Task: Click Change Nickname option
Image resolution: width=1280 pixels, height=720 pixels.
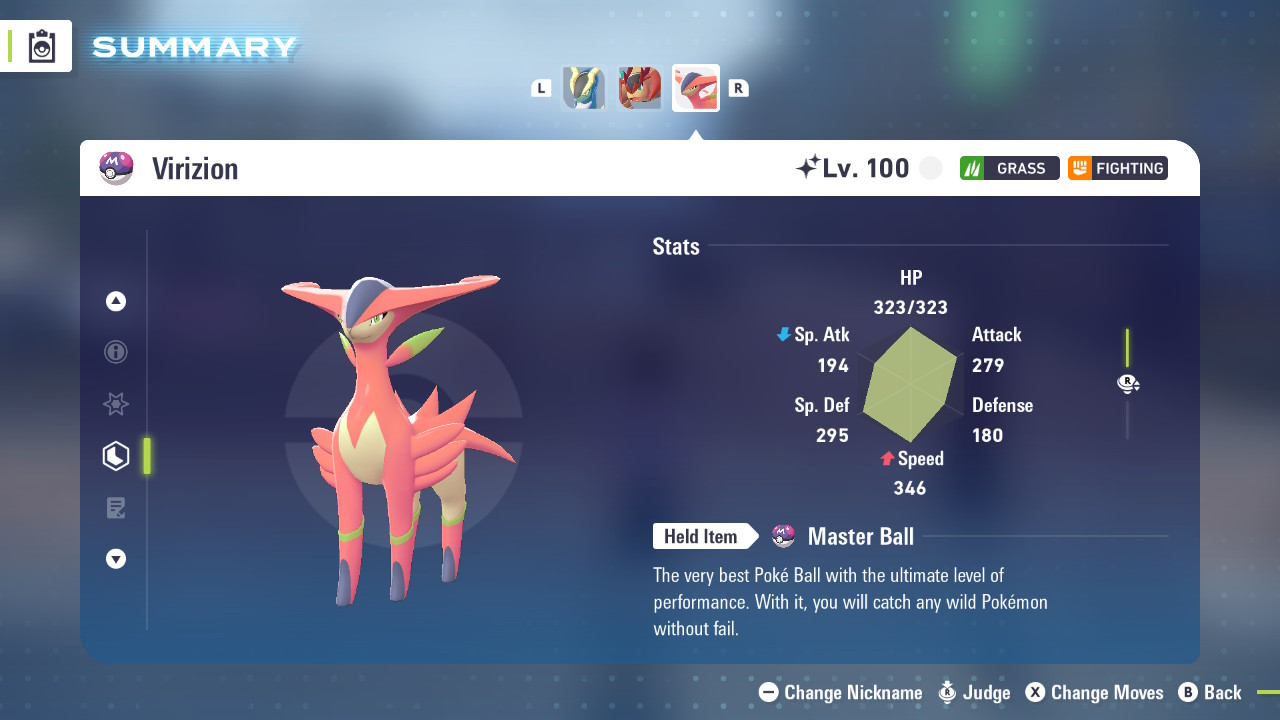Action: coord(841,692)
